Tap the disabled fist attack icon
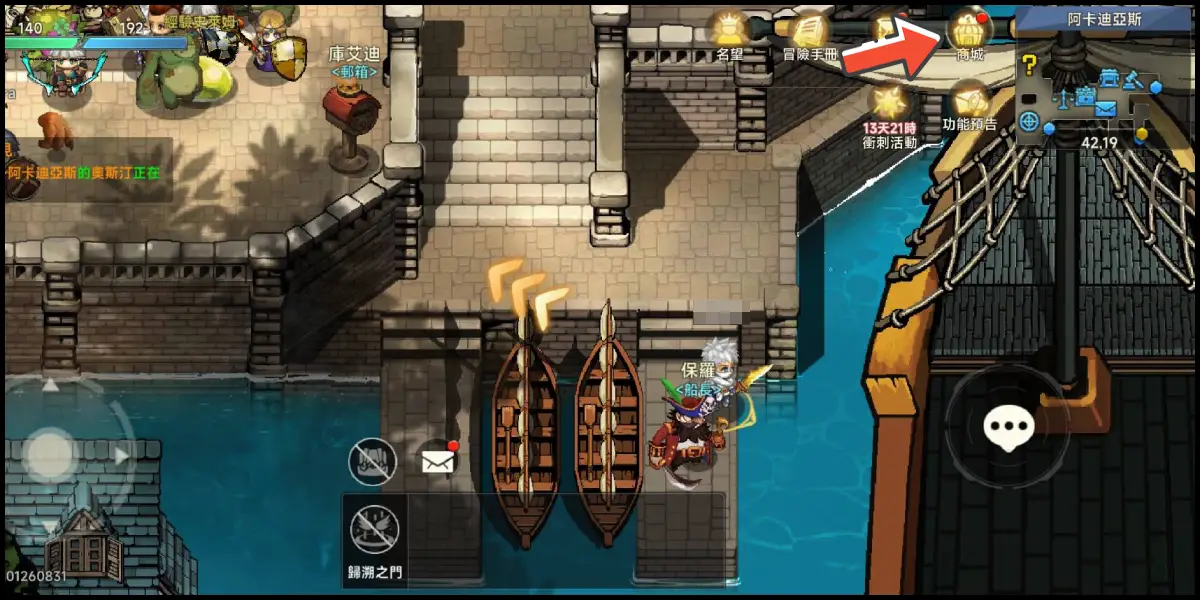 coord(372,461)
